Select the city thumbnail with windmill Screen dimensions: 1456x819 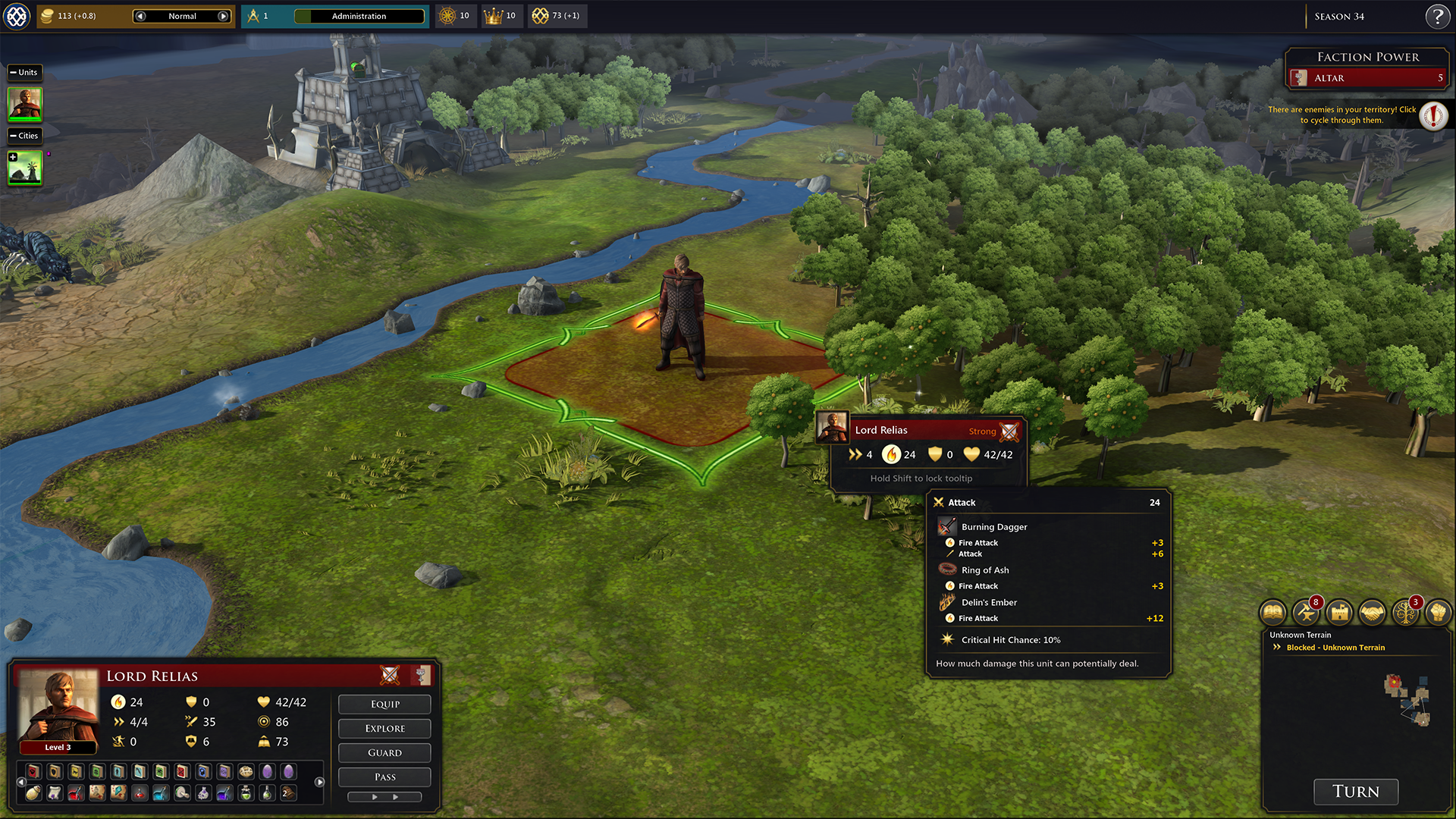[x=25, y=168]
